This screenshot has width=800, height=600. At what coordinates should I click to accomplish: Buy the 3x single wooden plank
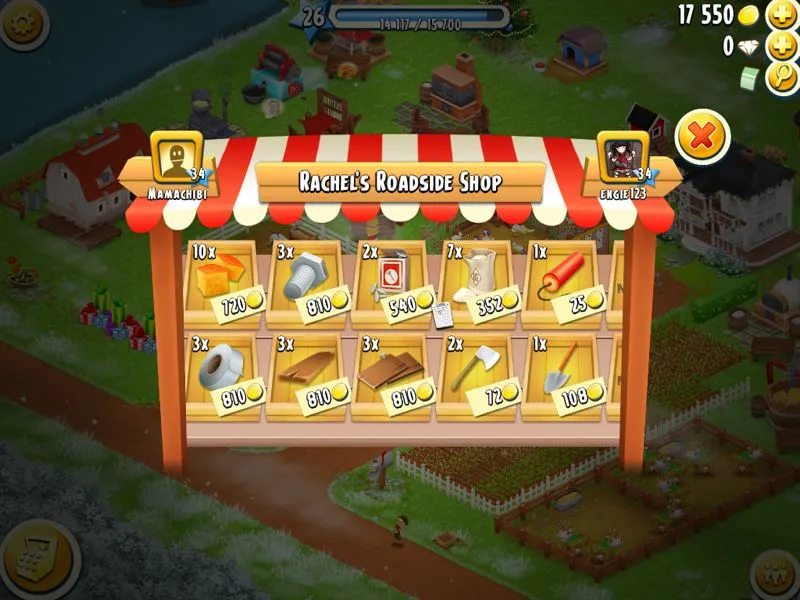tap(306, 377)
